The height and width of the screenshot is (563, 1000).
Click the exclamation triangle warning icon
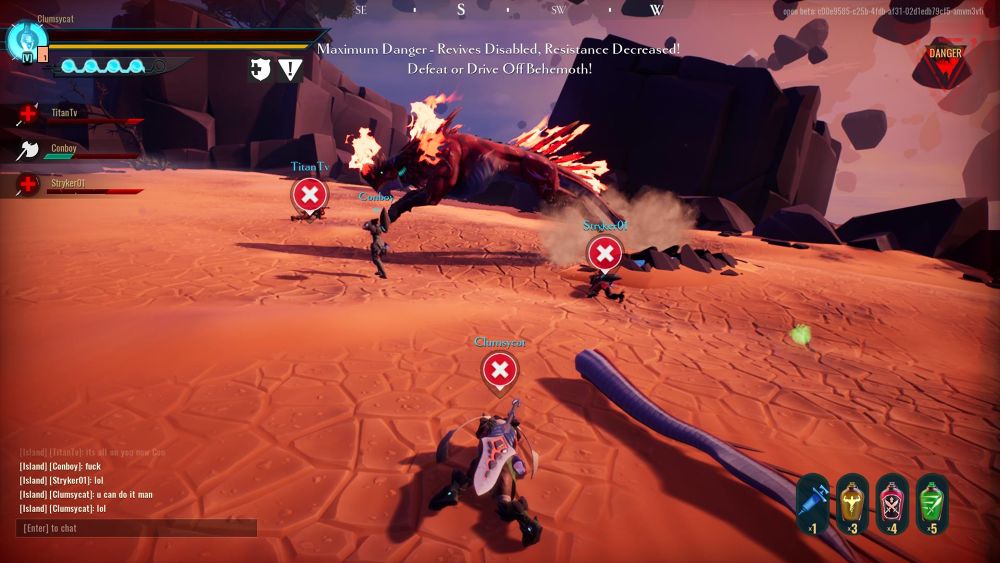(291, 69)
